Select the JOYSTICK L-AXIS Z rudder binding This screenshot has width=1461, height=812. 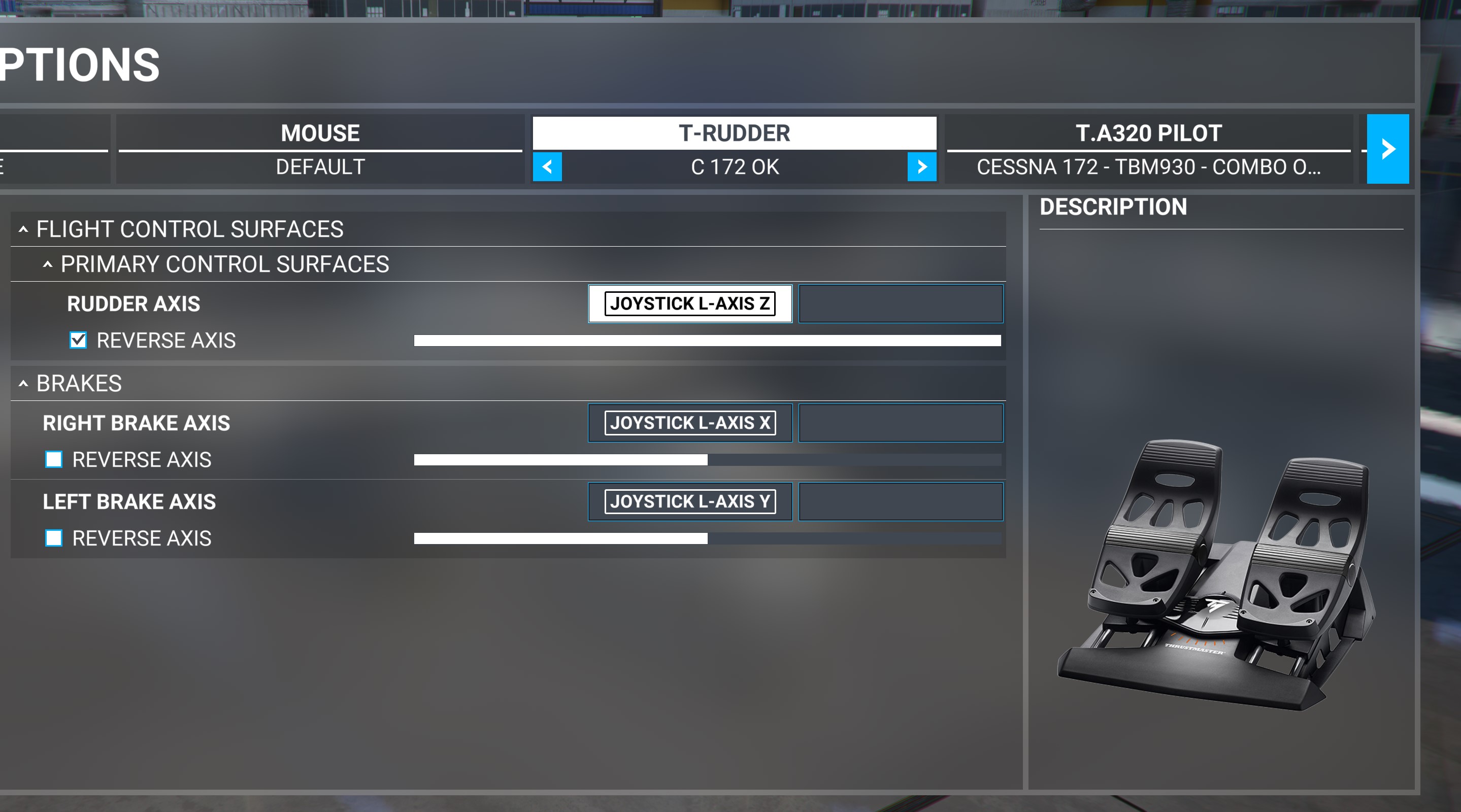point(690,303)
